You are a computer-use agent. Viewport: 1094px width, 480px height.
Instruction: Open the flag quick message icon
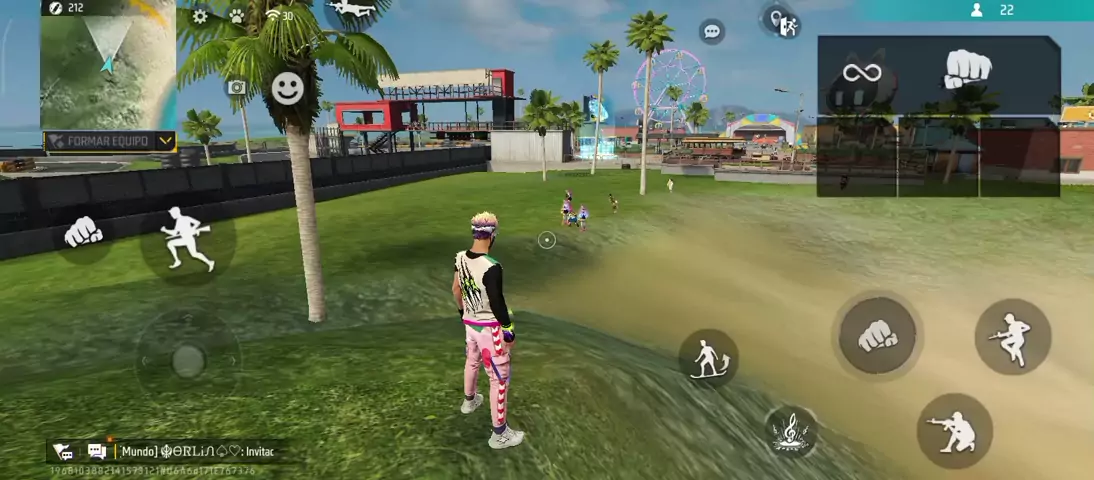pyautogui.click(x=63, y=451)
